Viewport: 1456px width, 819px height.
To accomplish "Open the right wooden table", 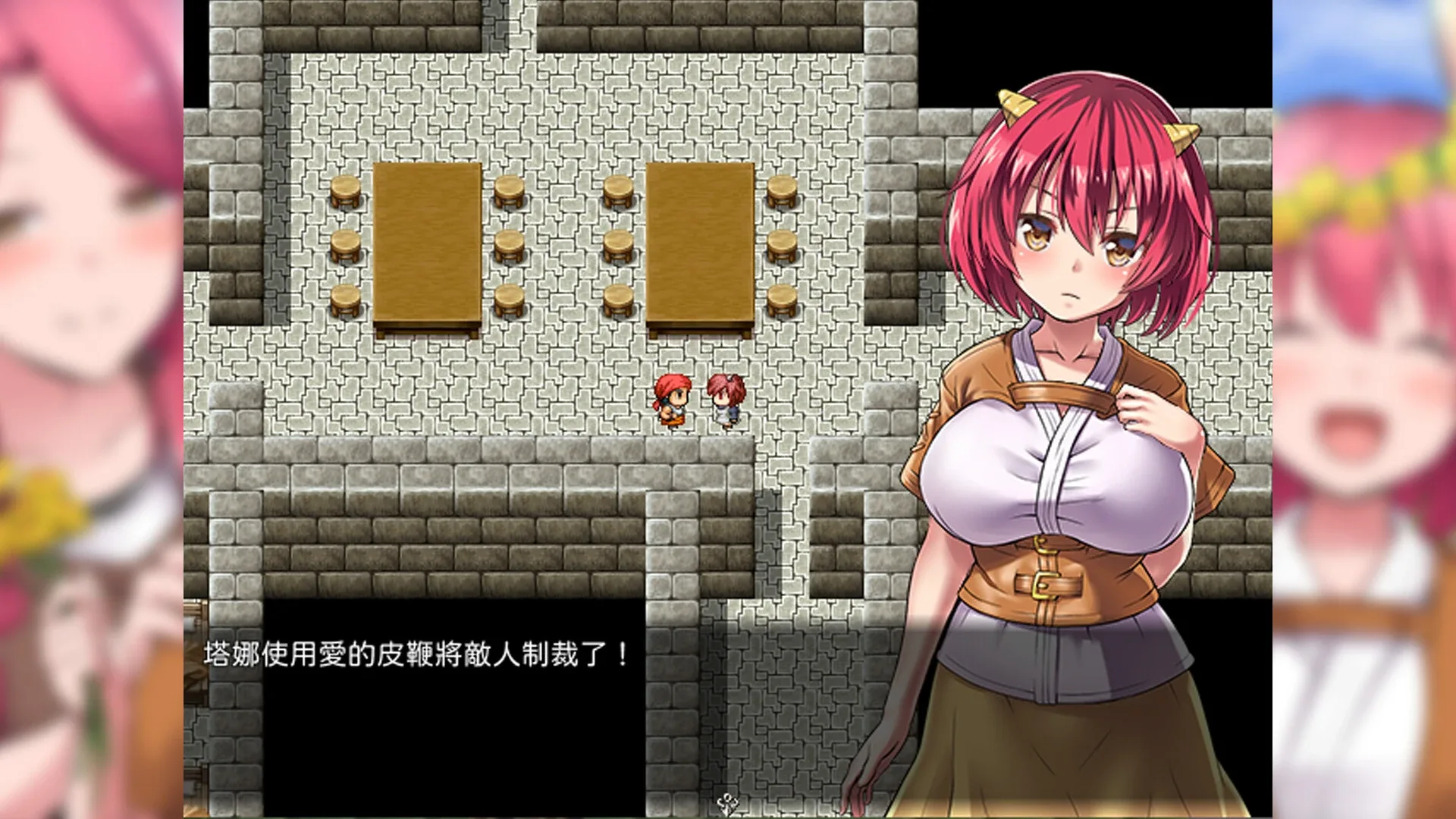I will 698,243.
